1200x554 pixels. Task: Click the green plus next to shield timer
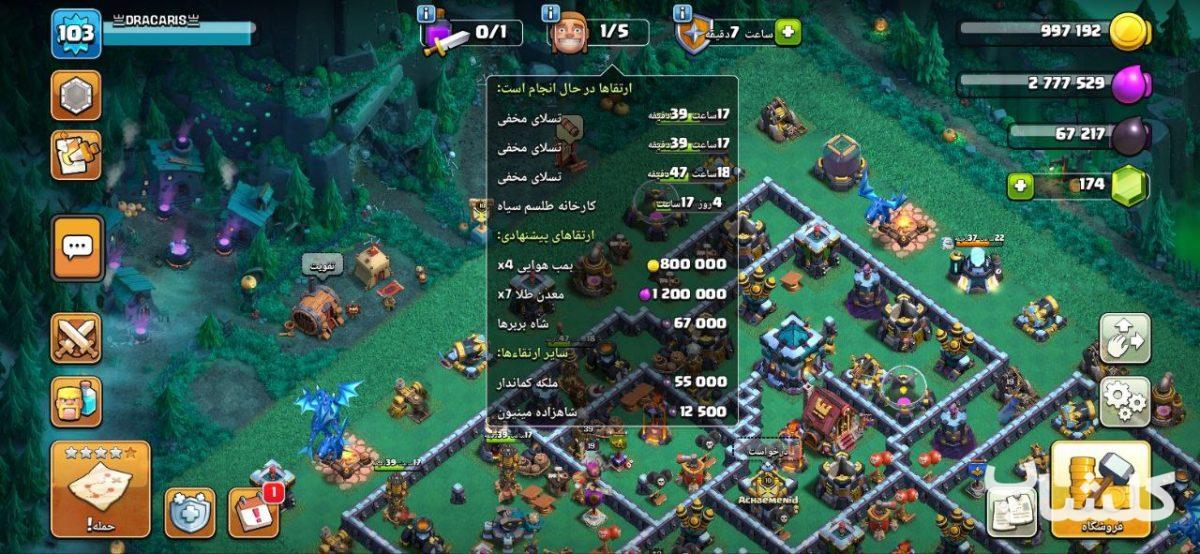click(x=789, y=33)
